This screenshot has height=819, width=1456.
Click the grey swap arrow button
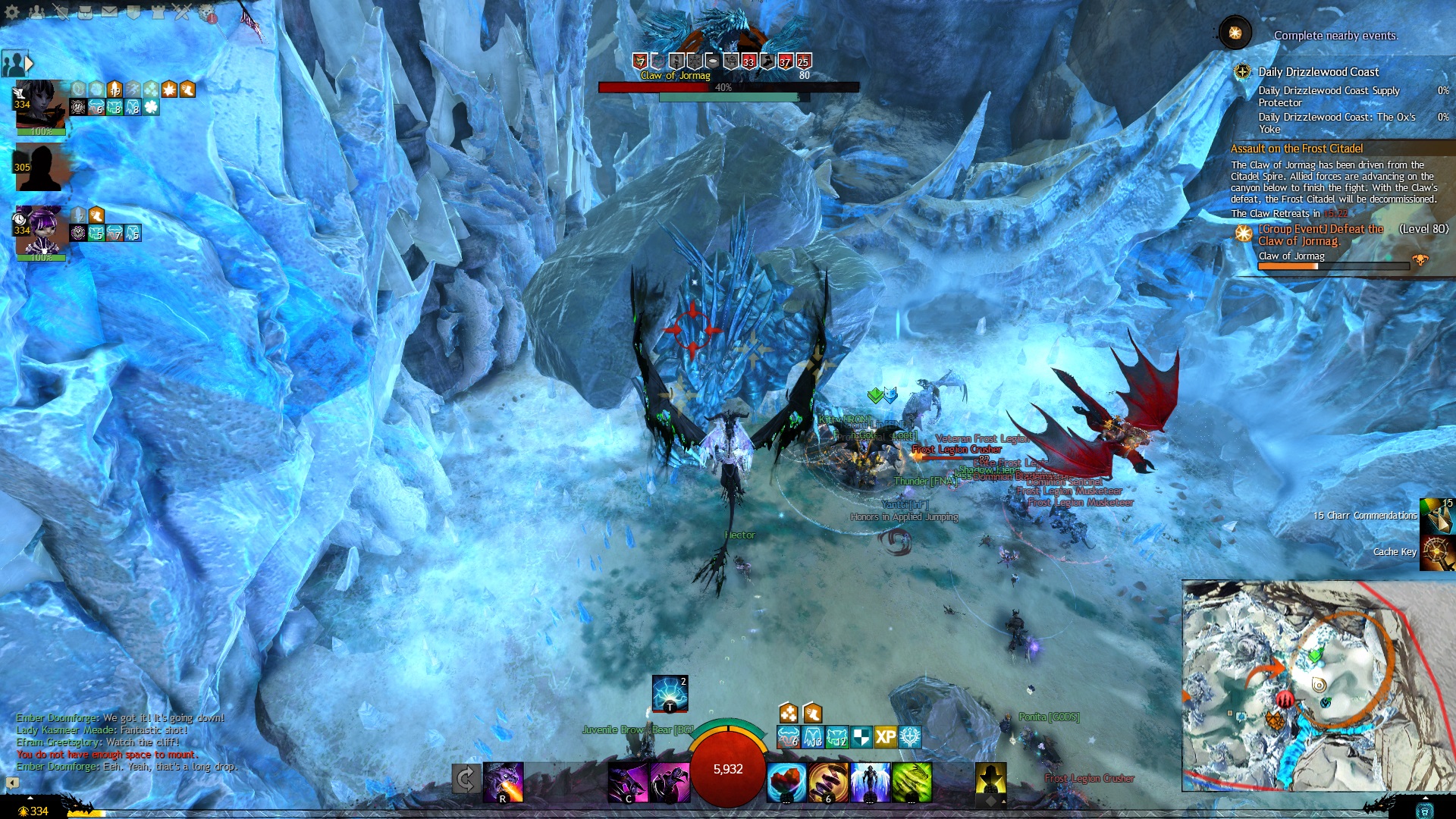pyautogui.click(x=466, y=779)
